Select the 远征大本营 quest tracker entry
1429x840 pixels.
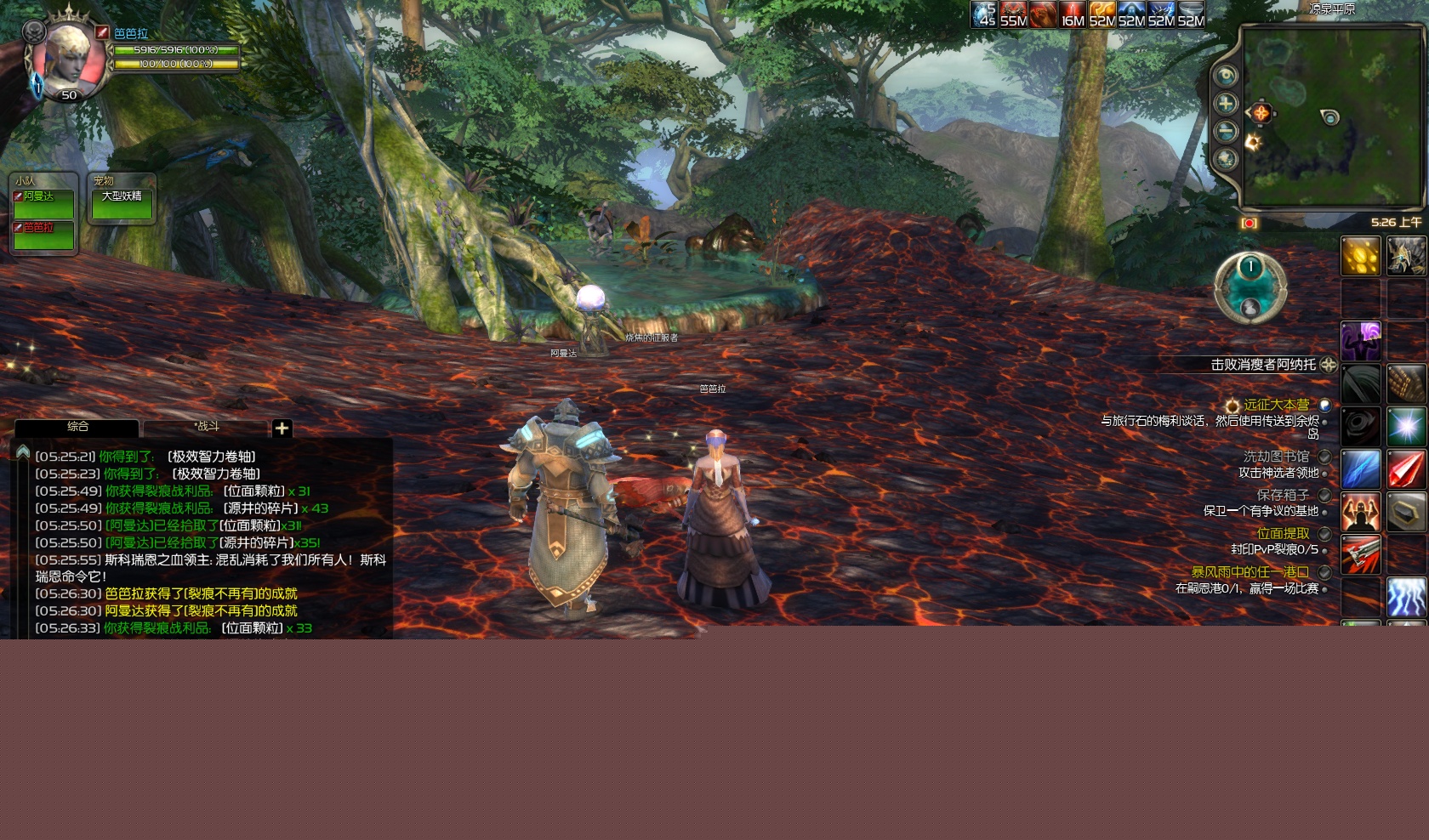tap(1276, 405)
